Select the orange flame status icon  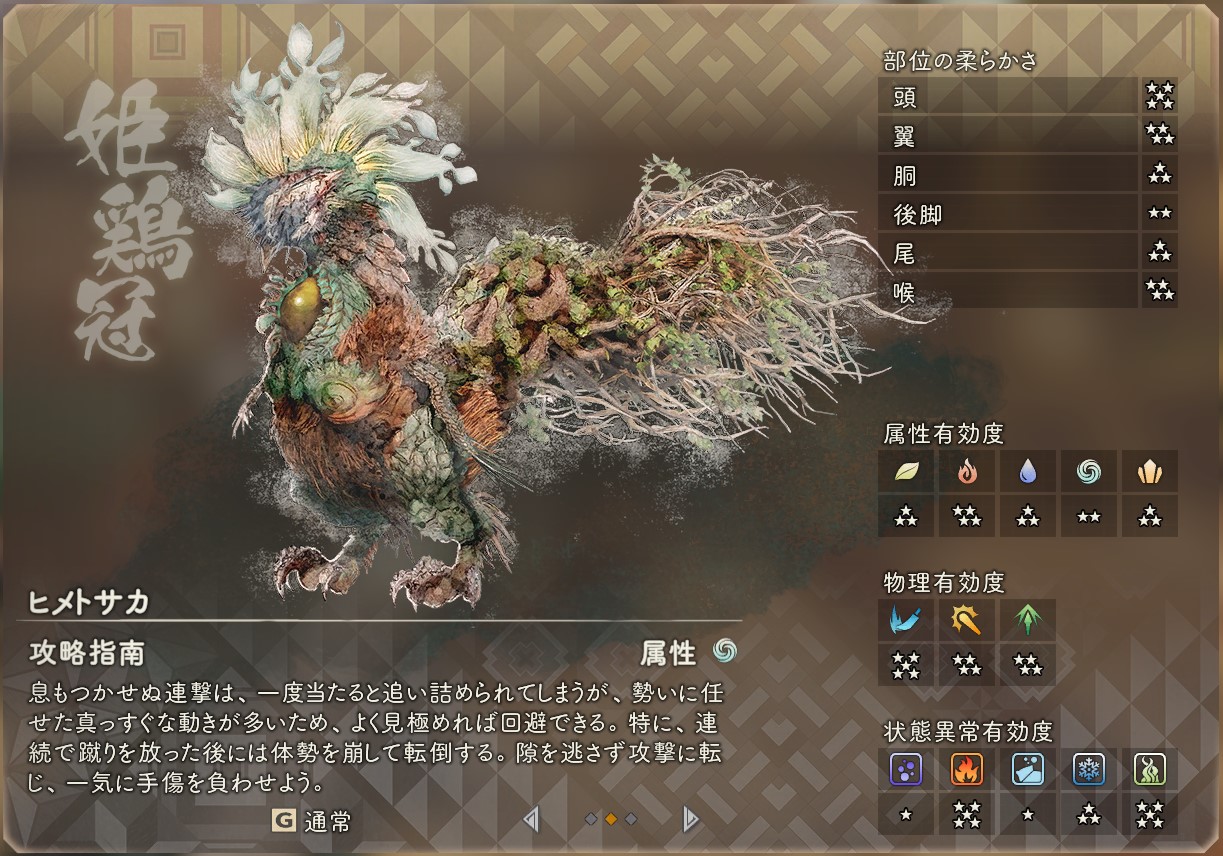[x=967, y=769]
